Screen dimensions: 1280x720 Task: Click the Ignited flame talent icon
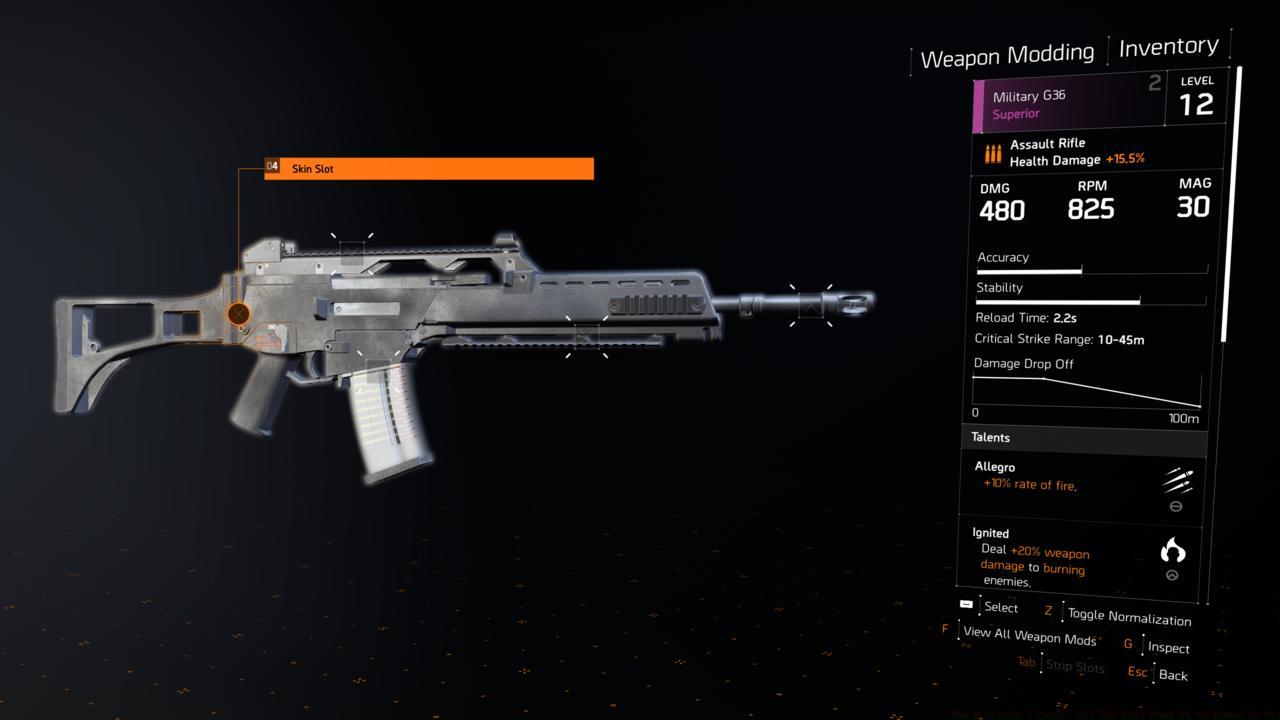(x=1172, y=548)
